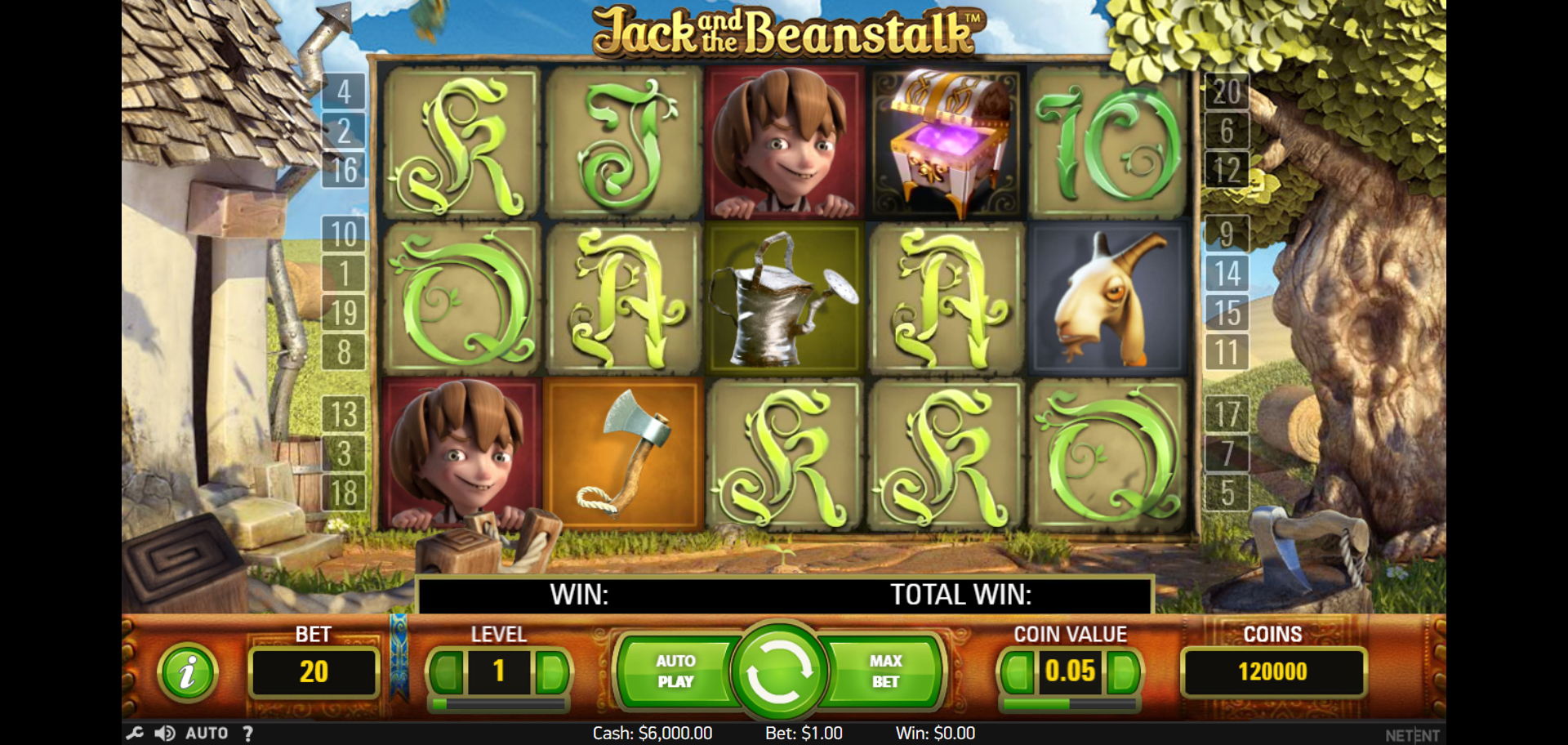The height and width of the screenshot is (745, 1568).
Task: Open help with the question mark
Action: tap(247, 733)
